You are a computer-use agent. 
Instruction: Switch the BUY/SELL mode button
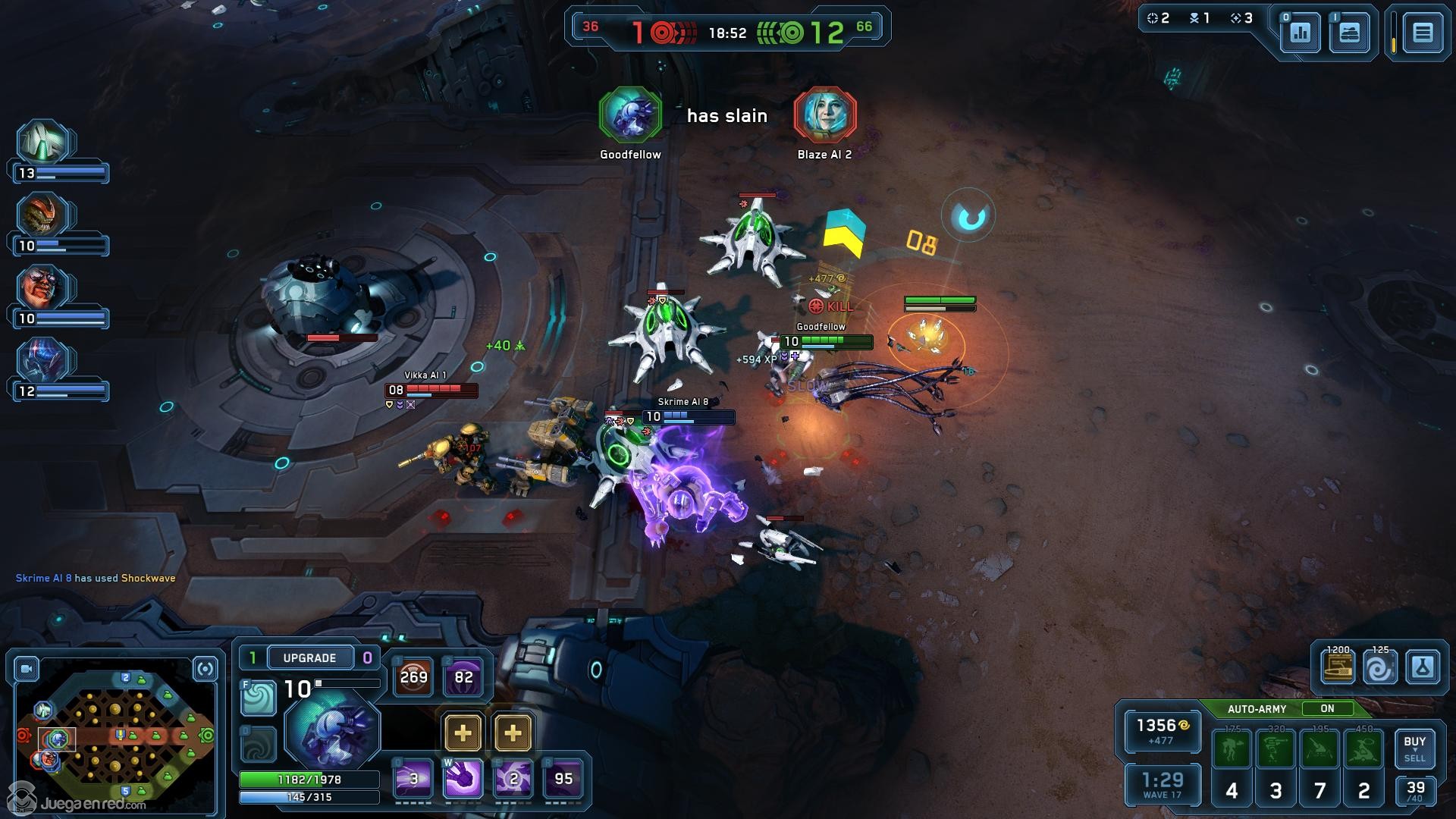coord(1414,748)
